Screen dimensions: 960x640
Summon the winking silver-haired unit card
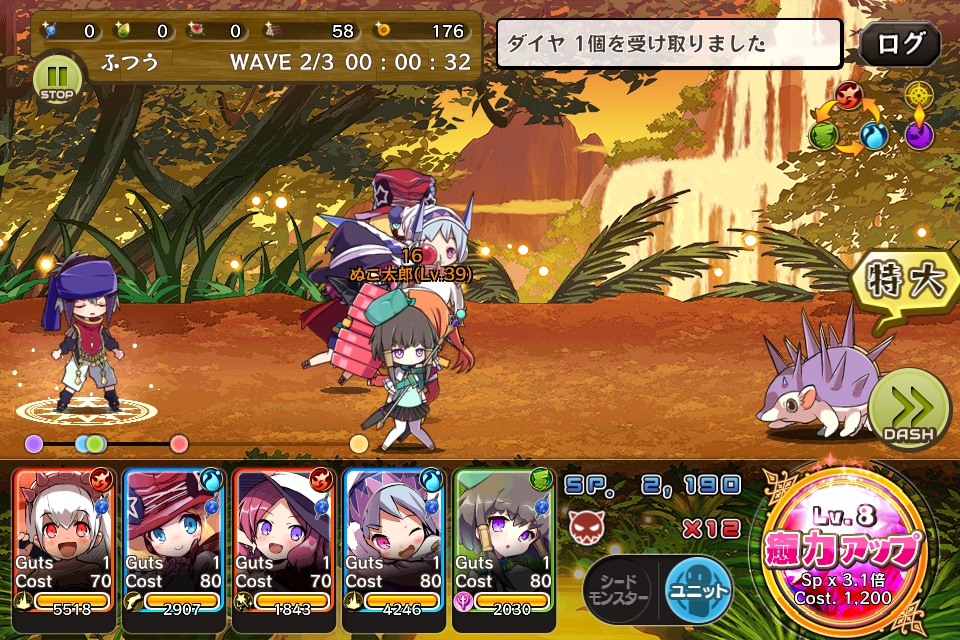395,538
